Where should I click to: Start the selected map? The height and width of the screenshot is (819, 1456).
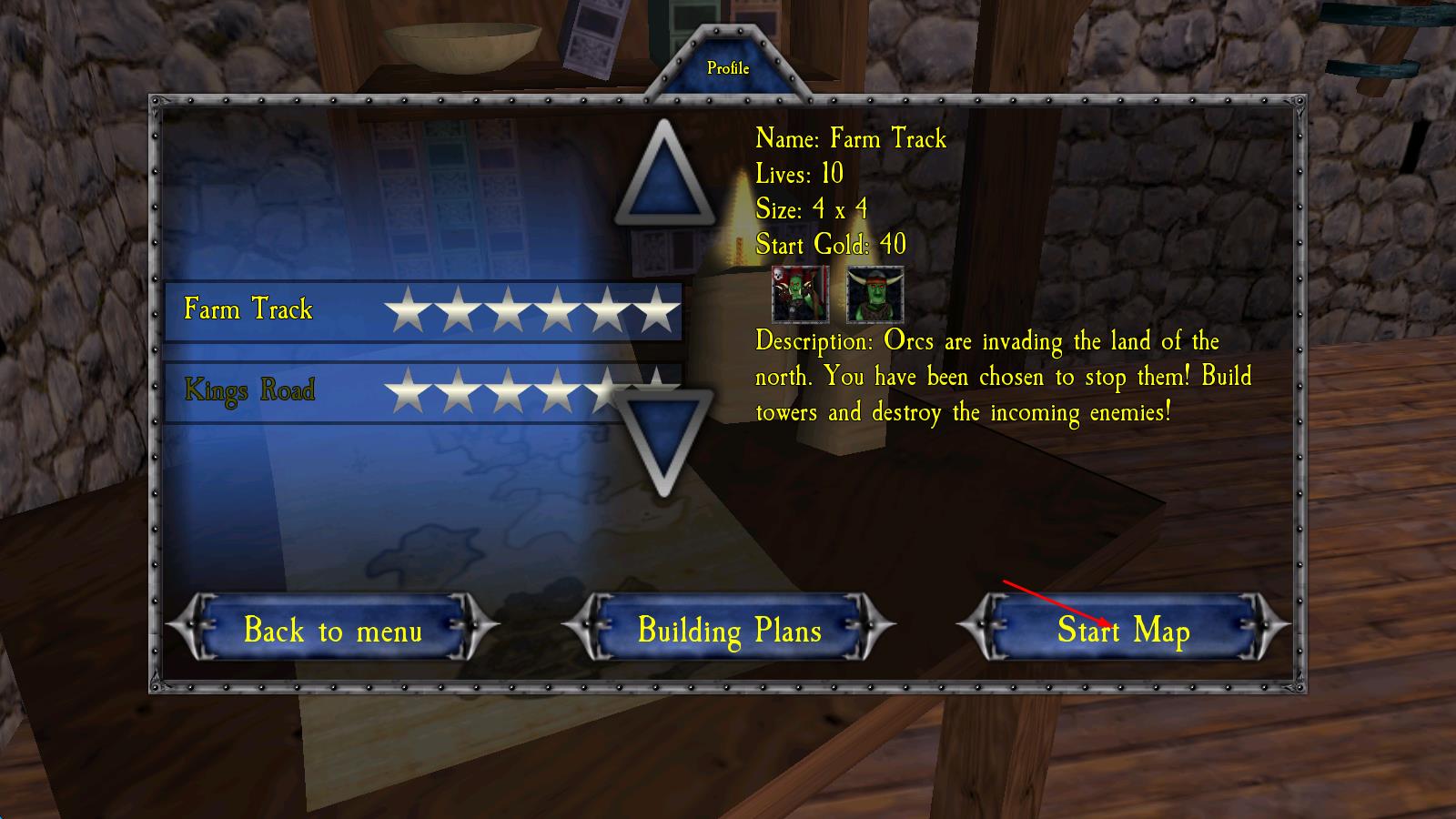point(1123,630)
